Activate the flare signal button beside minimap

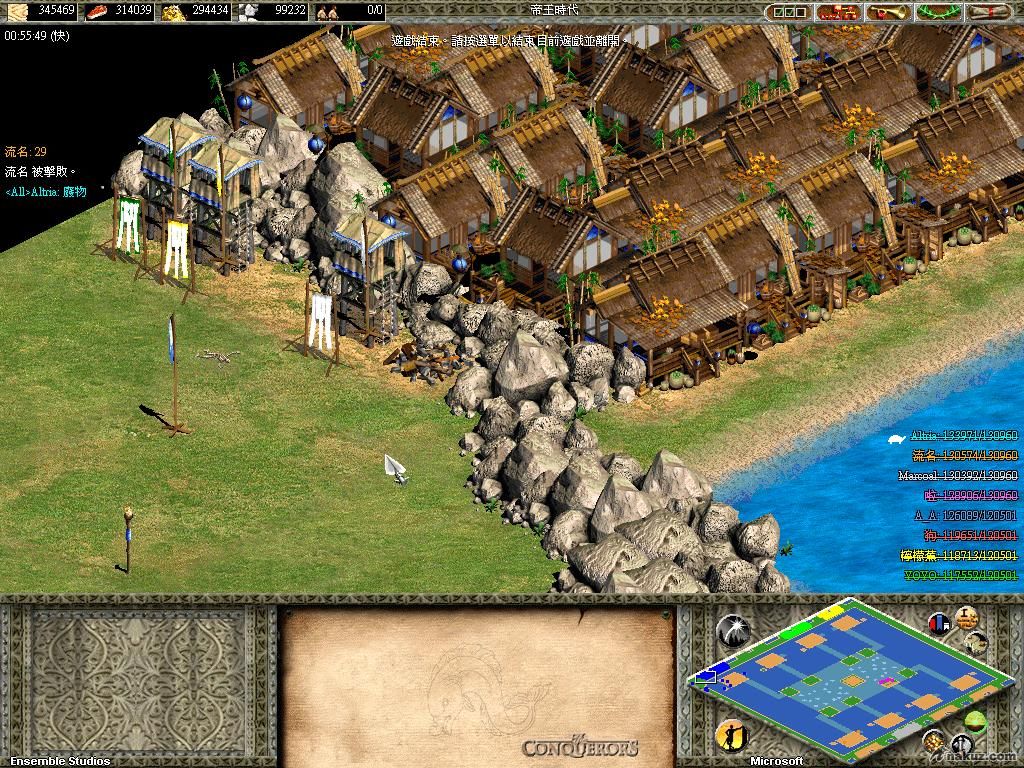pos(732,630)
